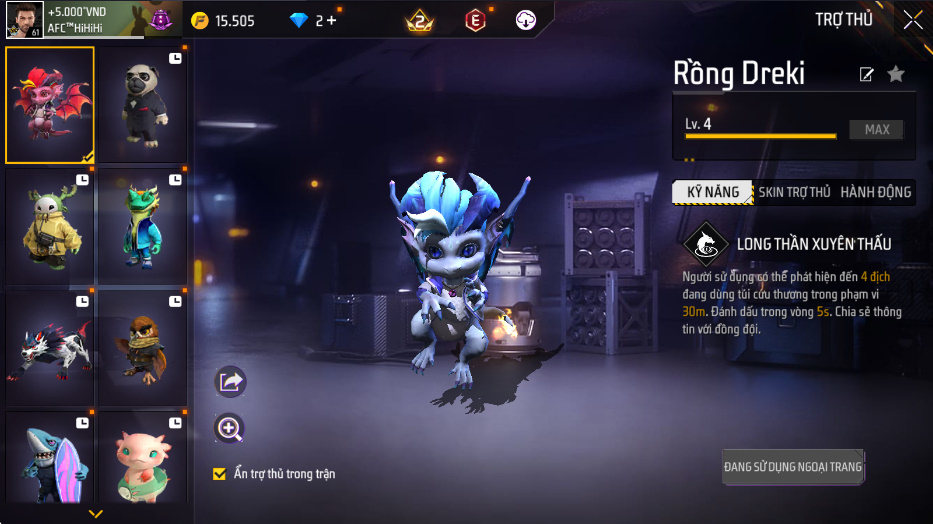Open the HÀNH ĐỘNG tab

tap(875, 192)
